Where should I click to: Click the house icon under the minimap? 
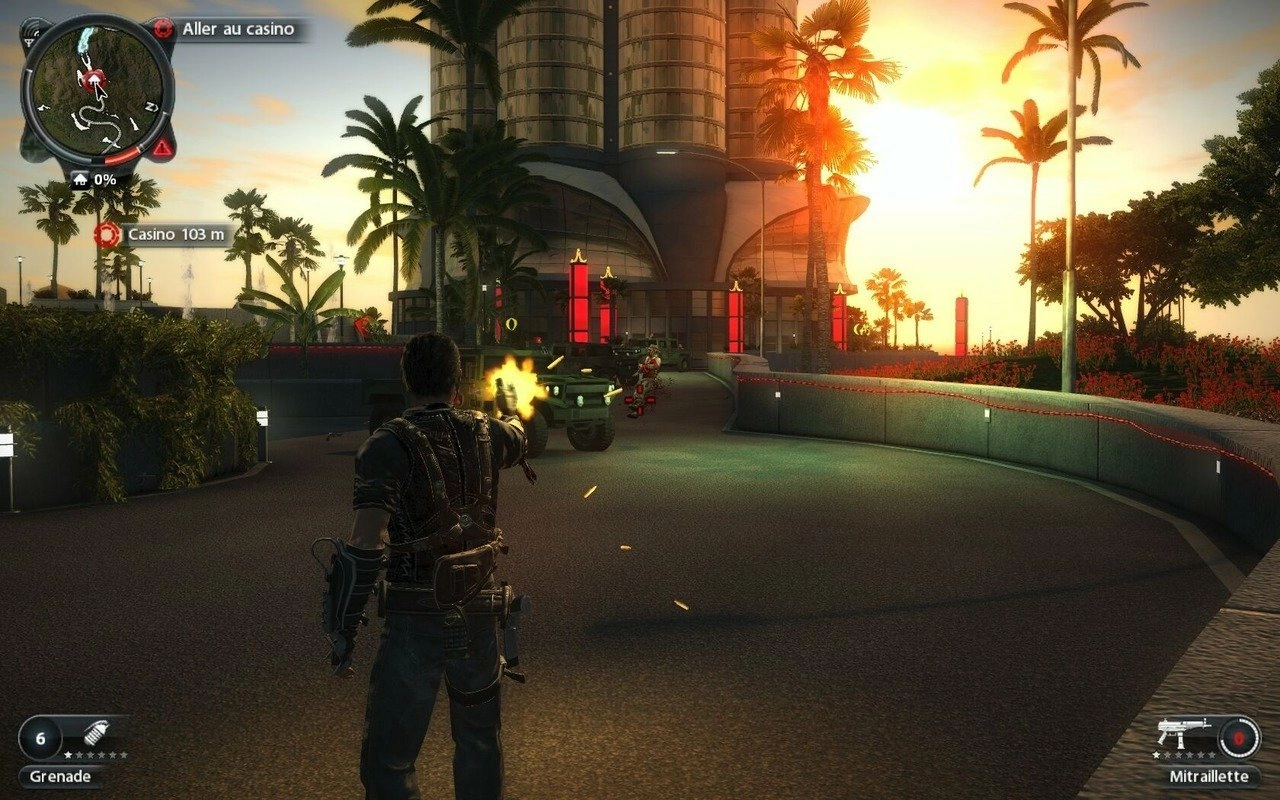tap(80, 180)
